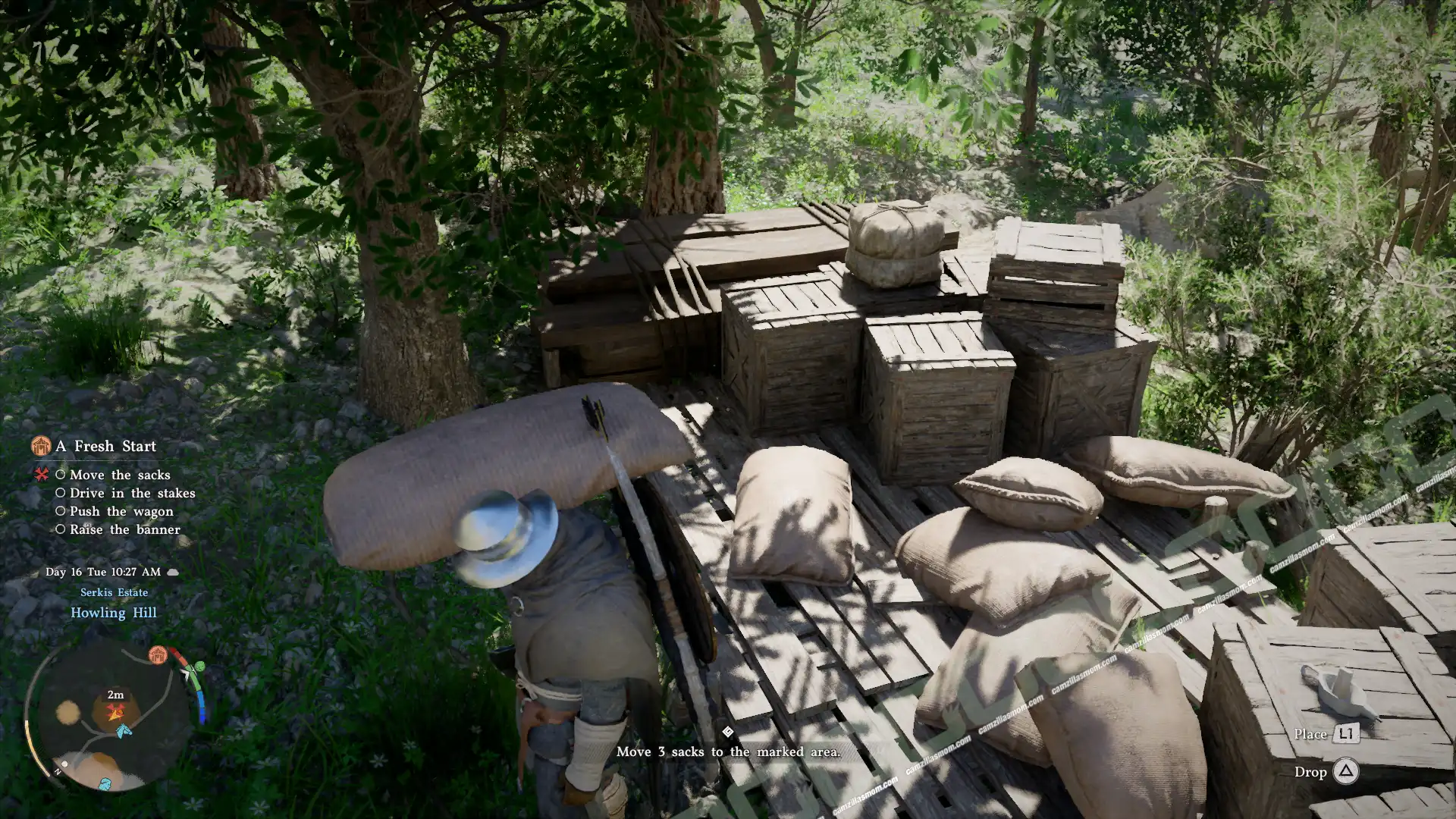Click the cloud weather icon beside the time

coord(174,573)
